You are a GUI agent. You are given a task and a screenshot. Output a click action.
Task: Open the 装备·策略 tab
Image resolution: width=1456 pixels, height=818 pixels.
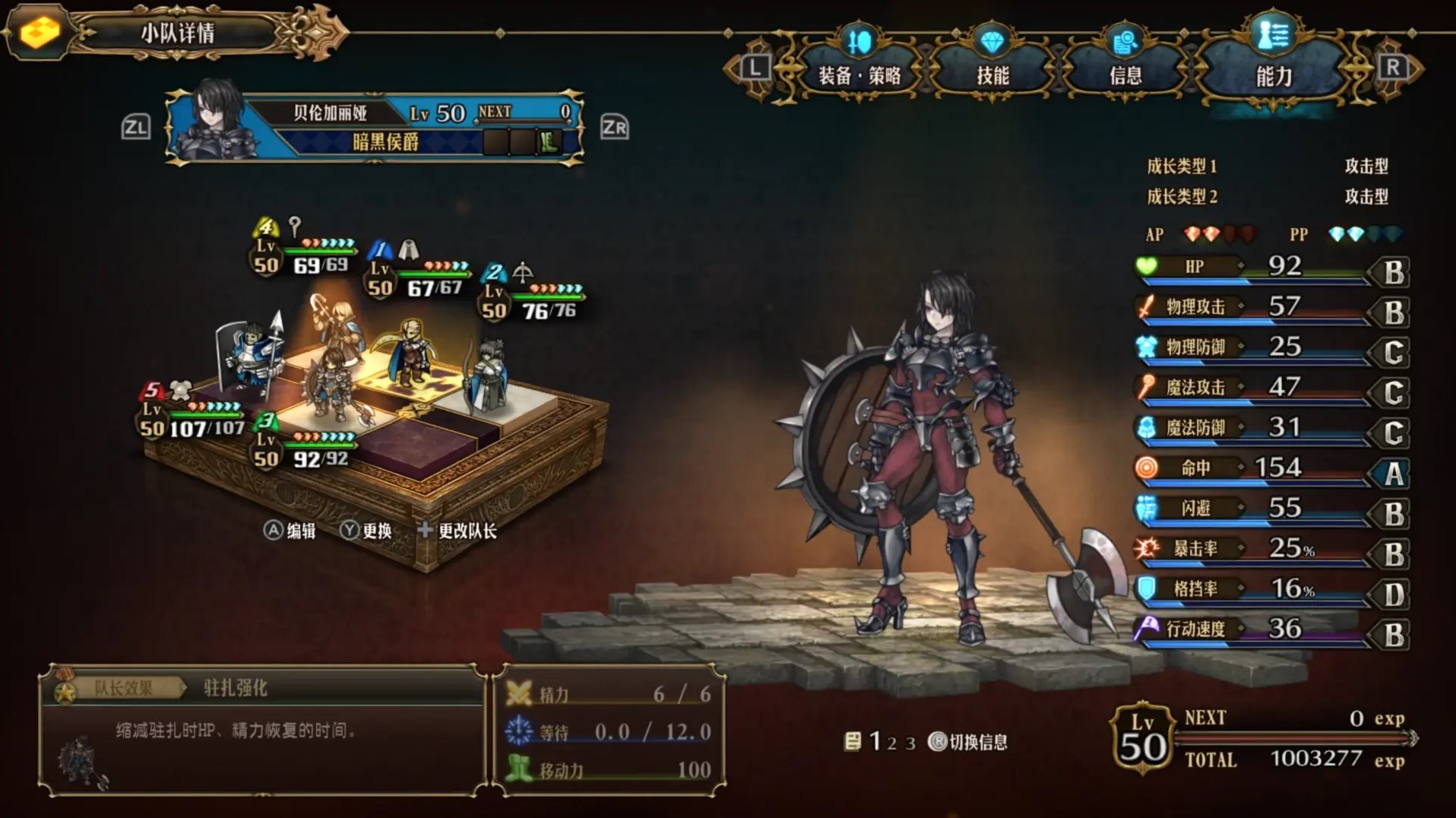859,75
